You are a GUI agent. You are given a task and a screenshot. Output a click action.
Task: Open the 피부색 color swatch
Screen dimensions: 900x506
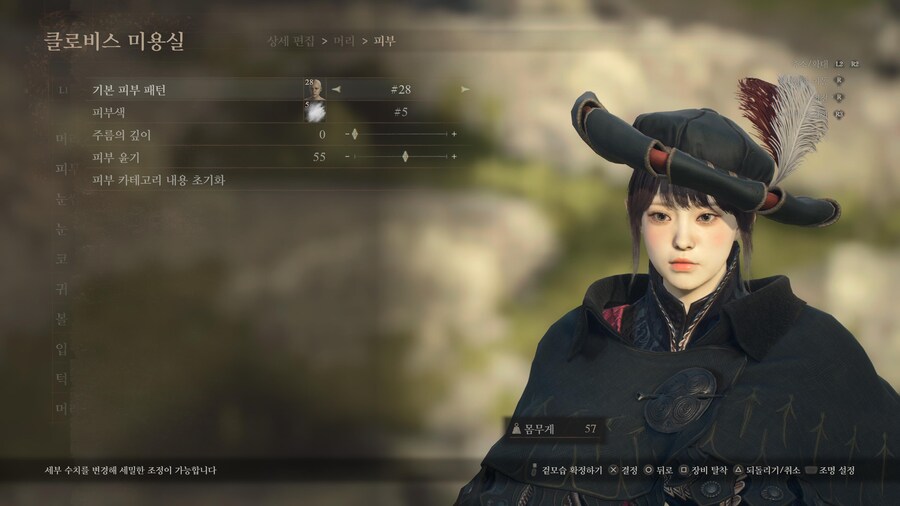(314, 112)
